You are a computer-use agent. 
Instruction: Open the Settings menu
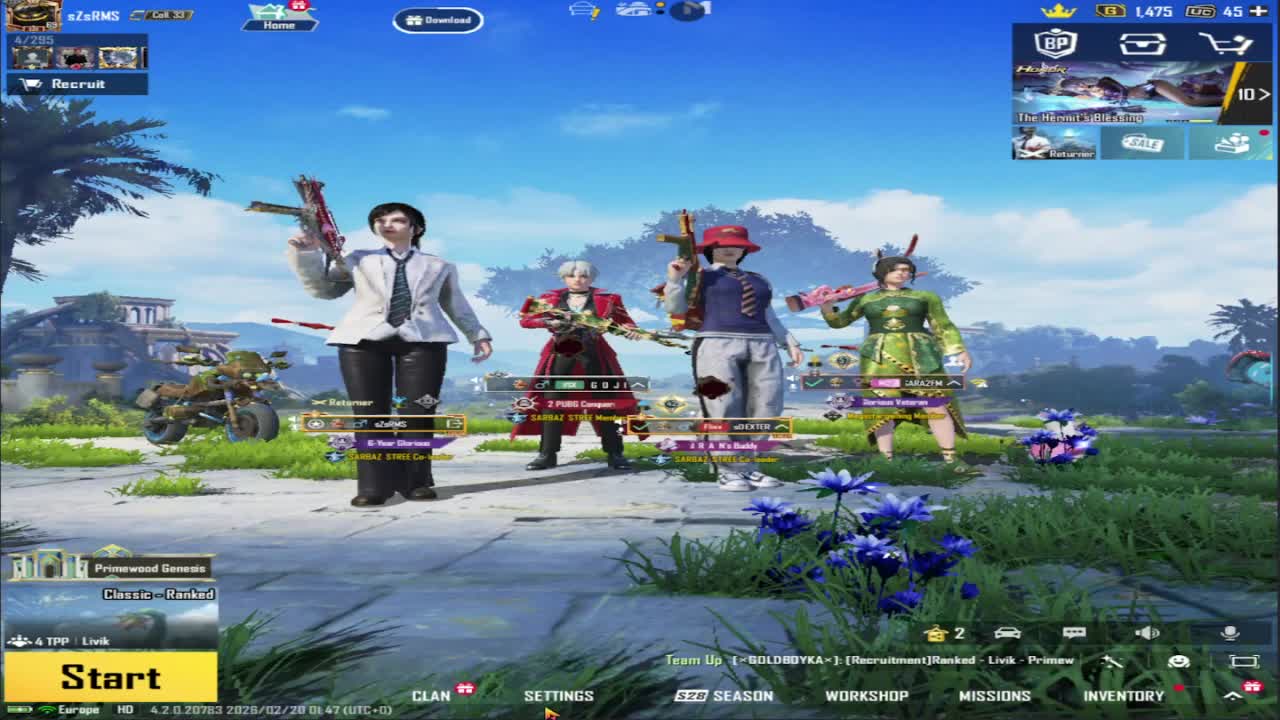[x=559, y=696]
